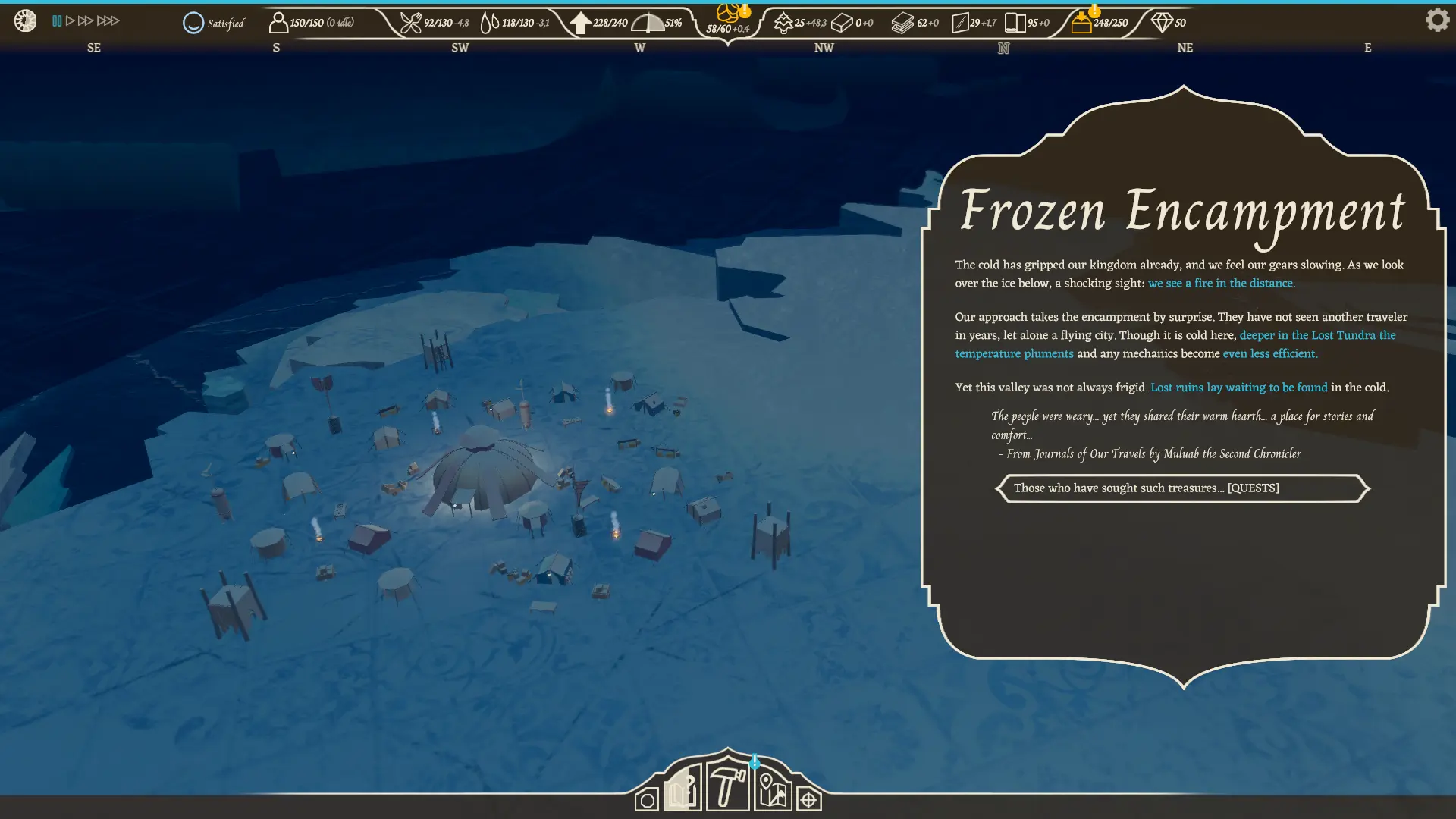Pause the game speed
This screenshot has height=819, width=1456.
(57, 21)
